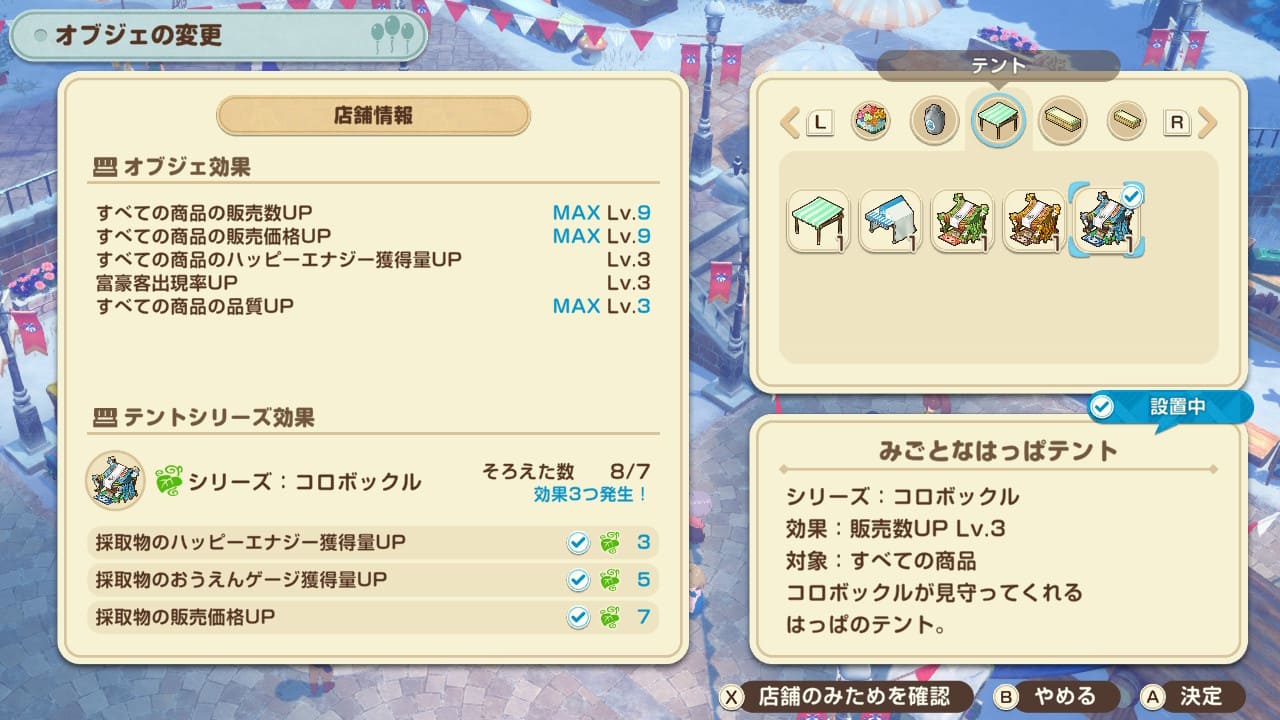Select the blue and white cloth tent
This screenshot has height=720, width=1280.
coord(890,221)
